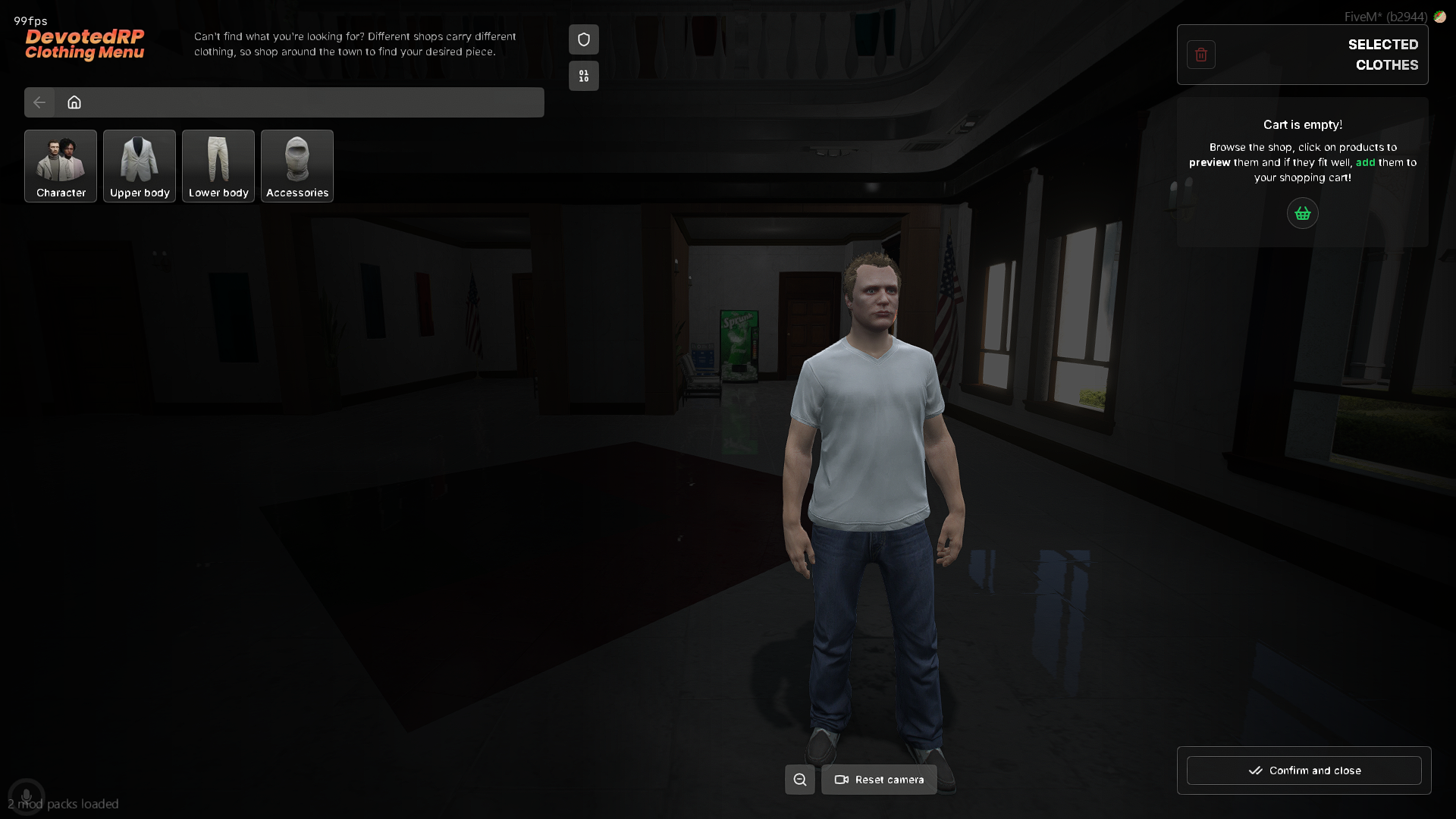Click the 99fps counter display

(29, 20)
